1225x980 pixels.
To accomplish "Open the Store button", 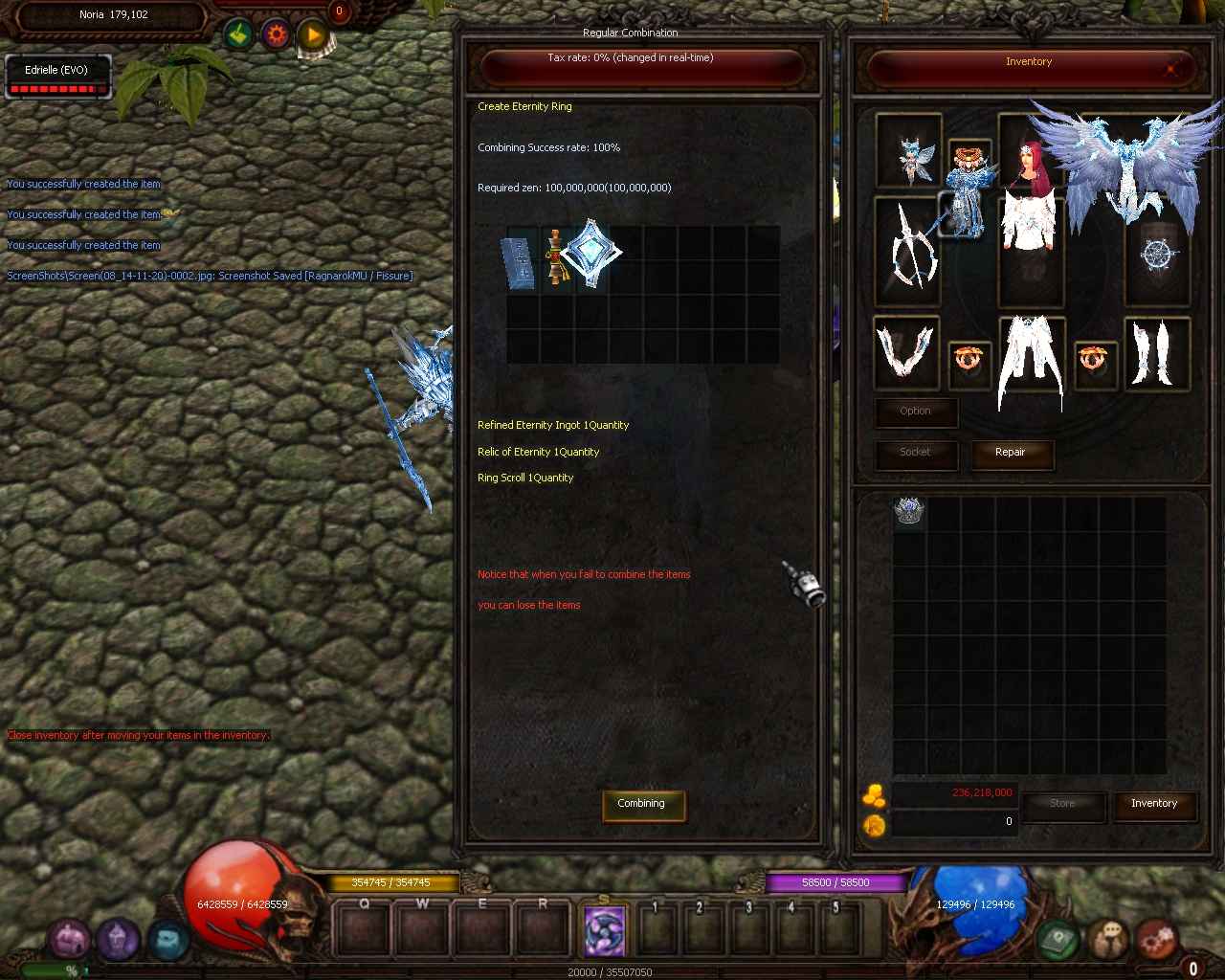I will pyautogui.click(x=1062, y=804).
